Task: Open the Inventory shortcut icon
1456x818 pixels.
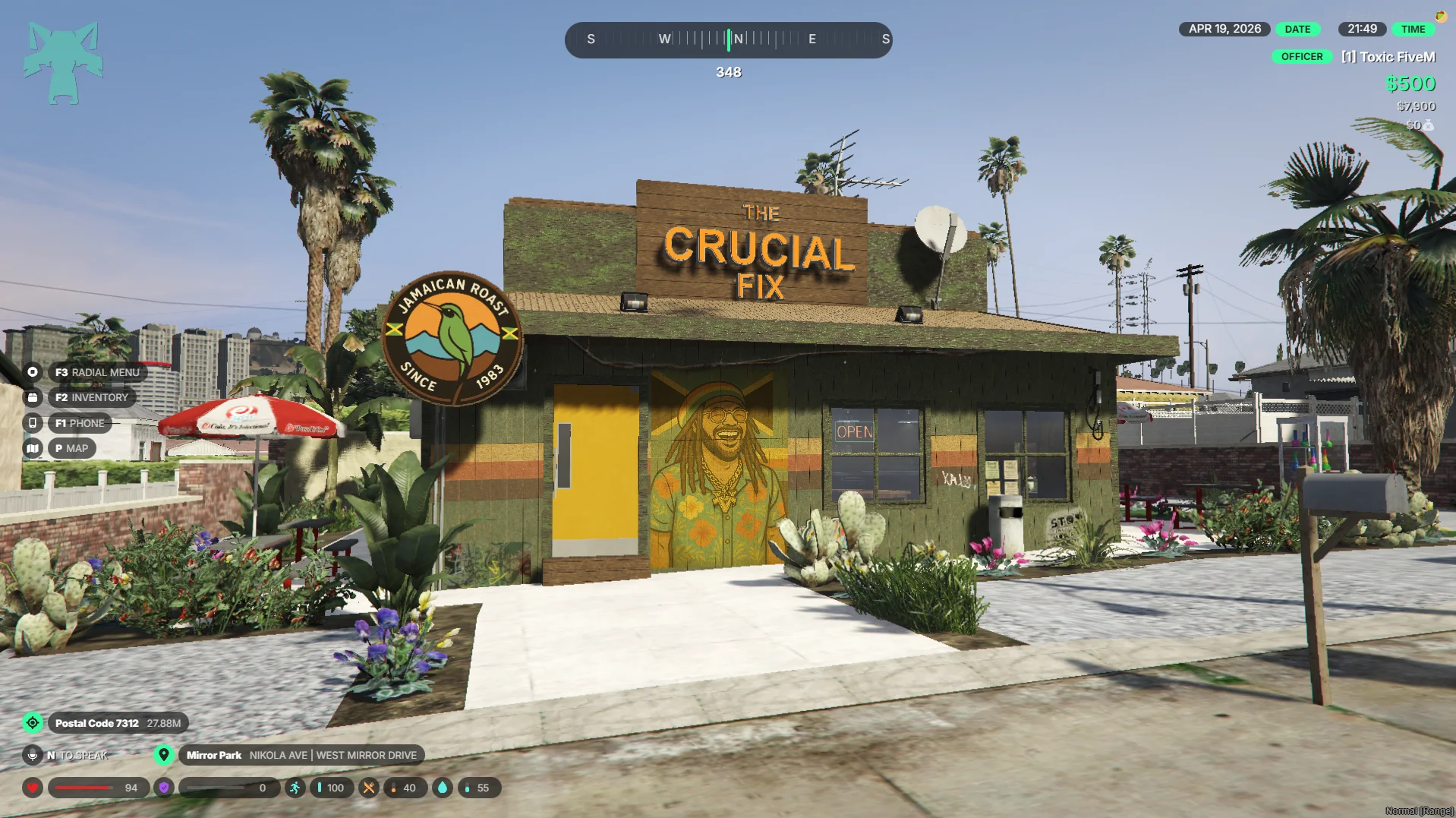Action: 33,397
